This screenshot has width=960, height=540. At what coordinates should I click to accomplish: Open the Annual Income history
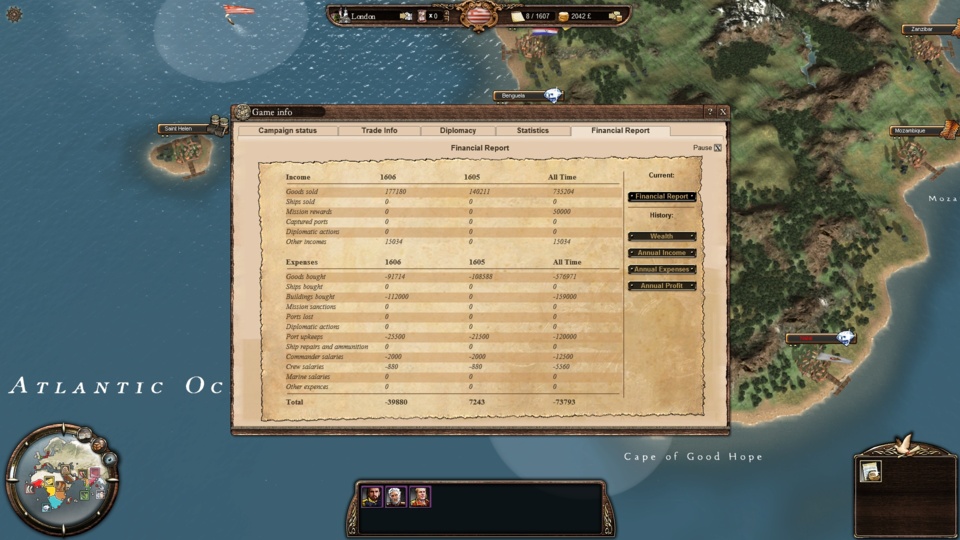pyautogui.click(x=661, y=253)
